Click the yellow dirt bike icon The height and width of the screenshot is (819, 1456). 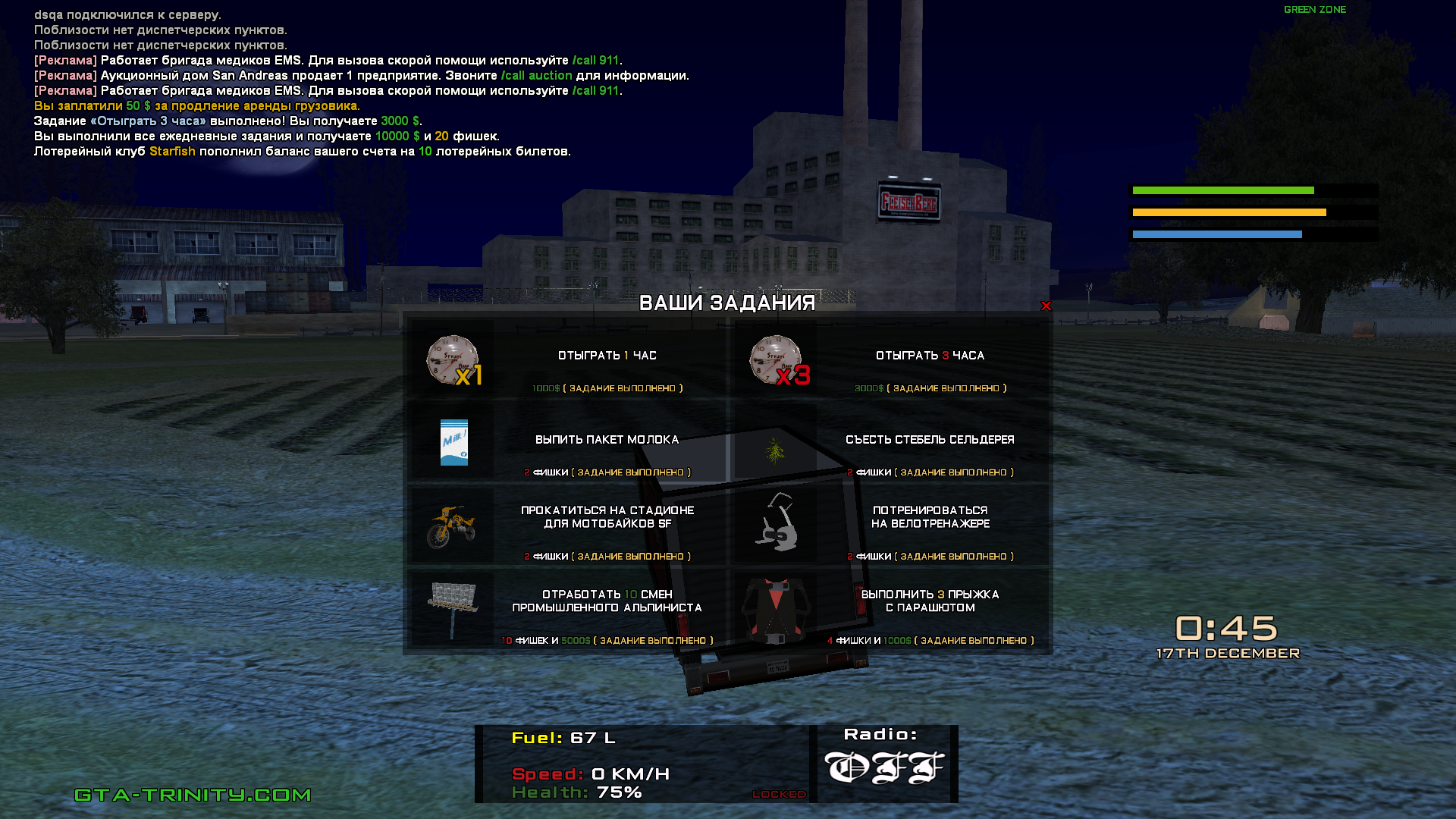tap(451, 526)
